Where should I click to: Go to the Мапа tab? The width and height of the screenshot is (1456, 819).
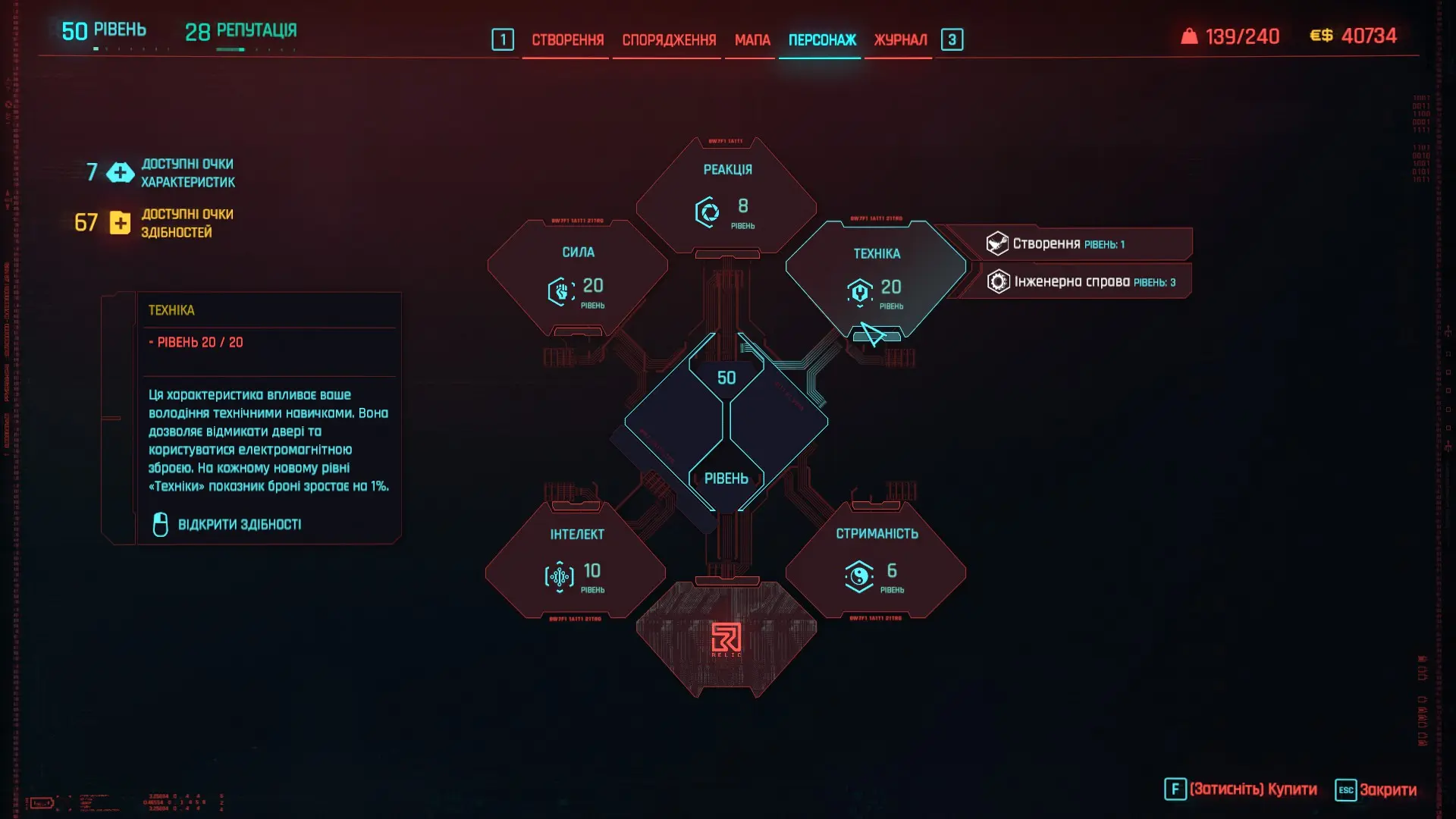(752, 40)
